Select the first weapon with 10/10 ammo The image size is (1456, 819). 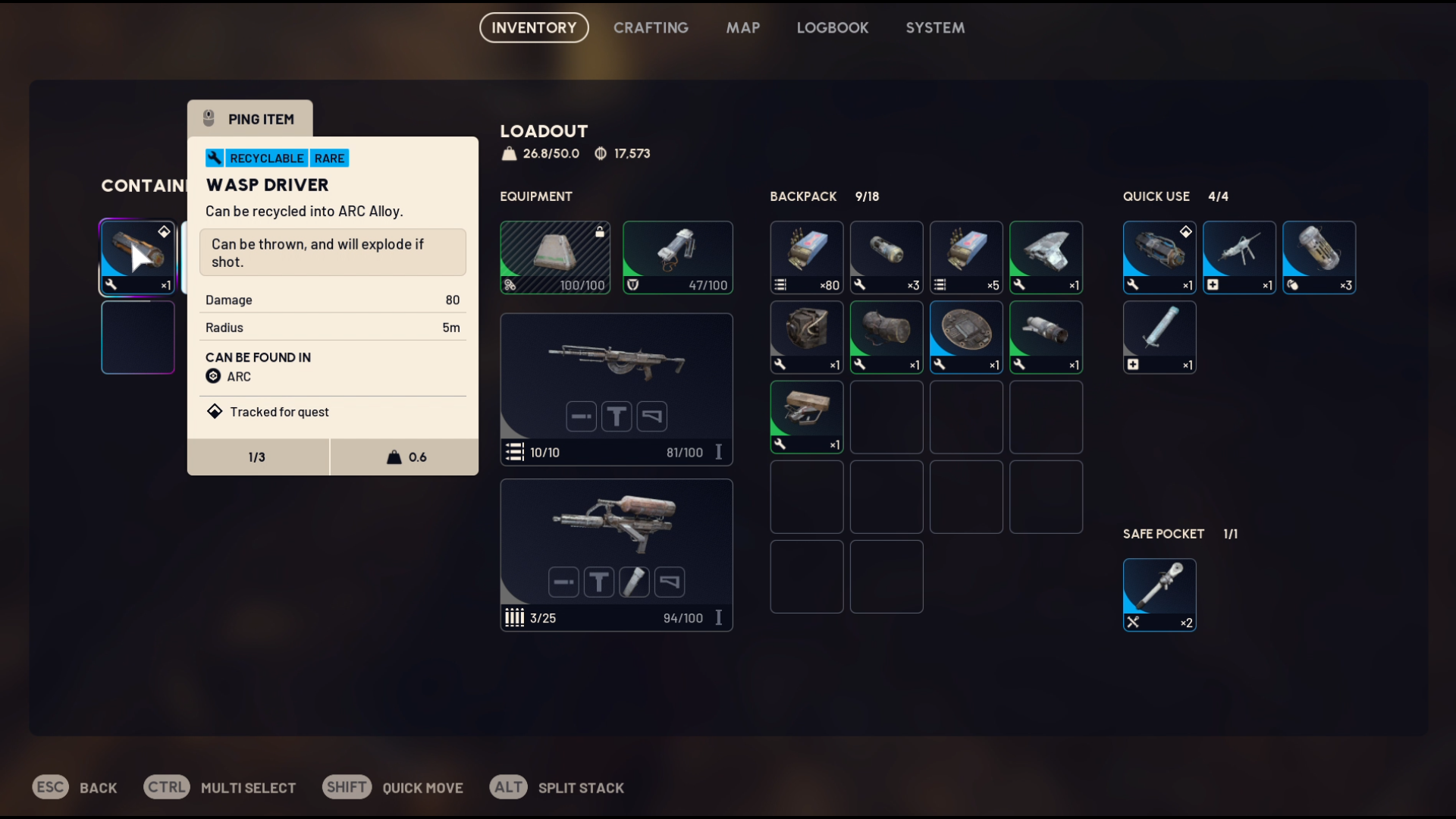[x=616, y=388]
